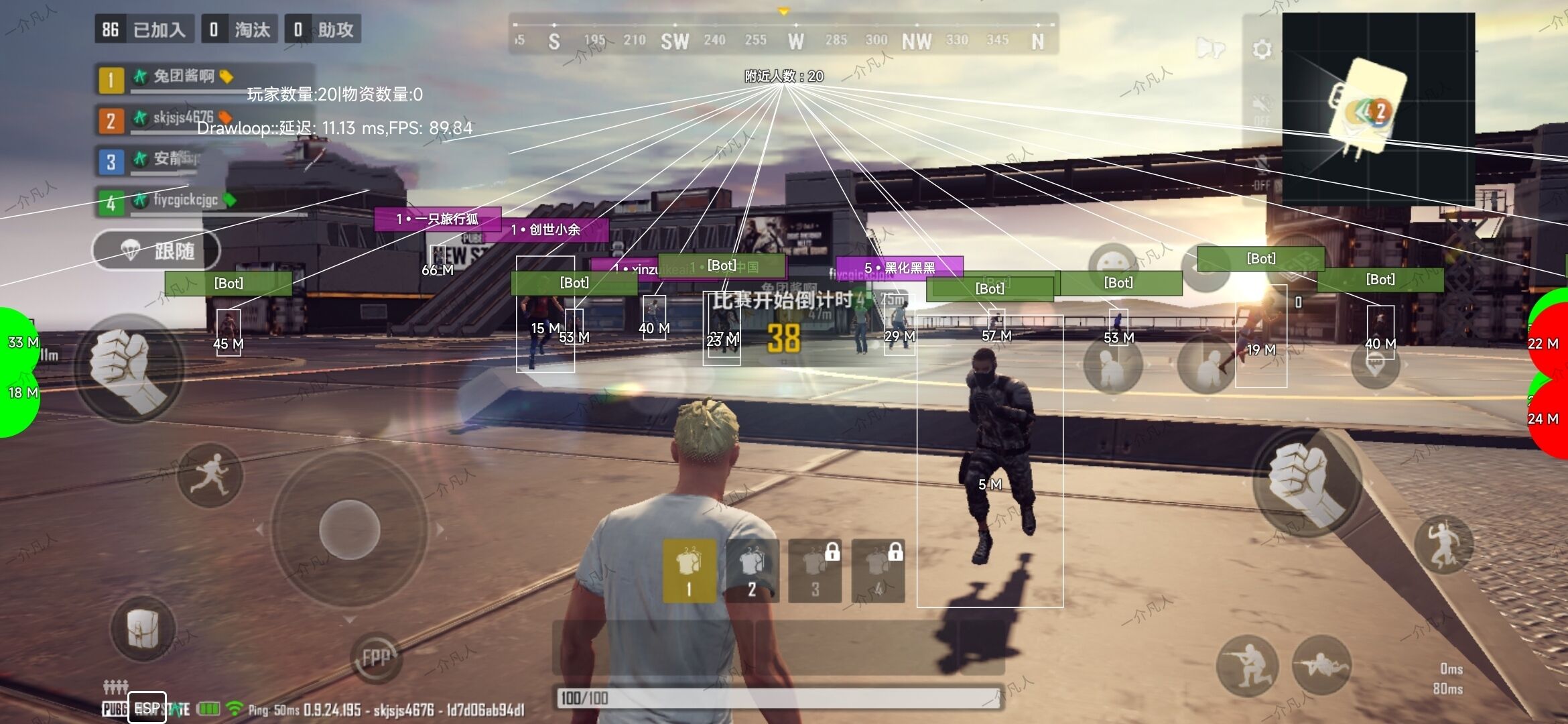The image size is (1568, 724).
Task: Tap the 跟随 follow button
Action: tap(156, 251)
